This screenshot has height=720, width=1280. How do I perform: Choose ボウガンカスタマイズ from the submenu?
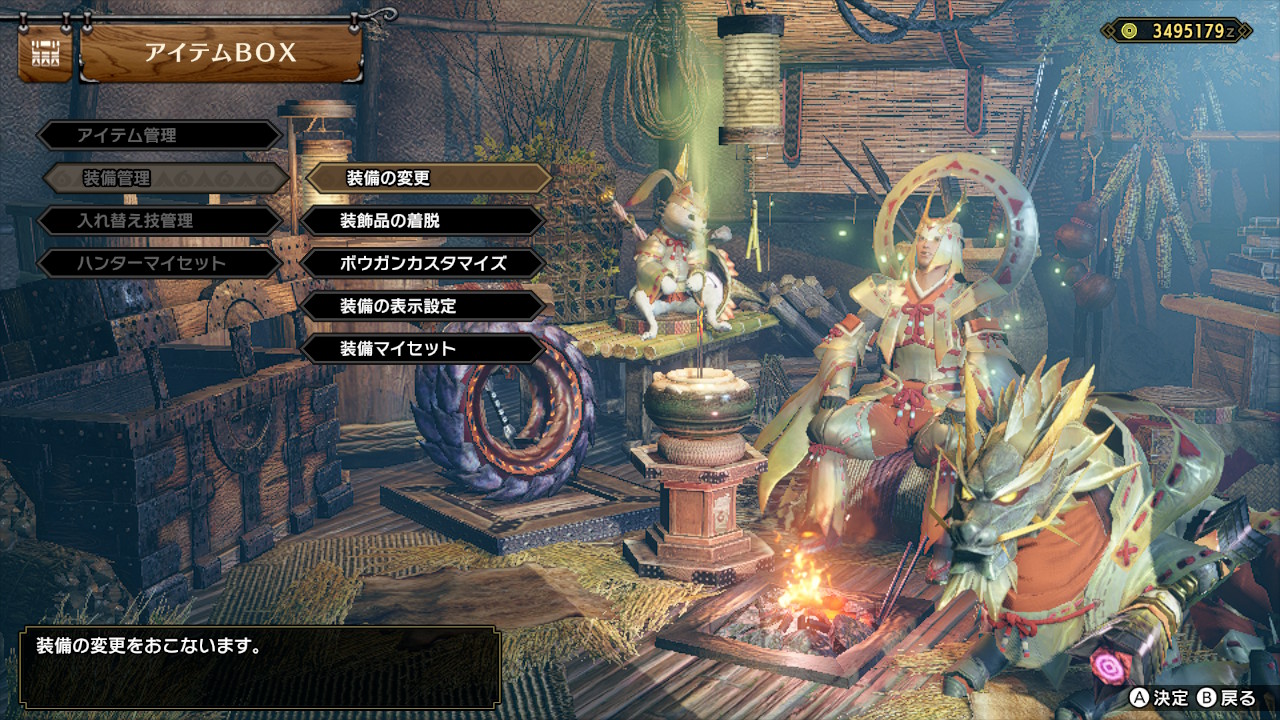[x=423, y=263]
